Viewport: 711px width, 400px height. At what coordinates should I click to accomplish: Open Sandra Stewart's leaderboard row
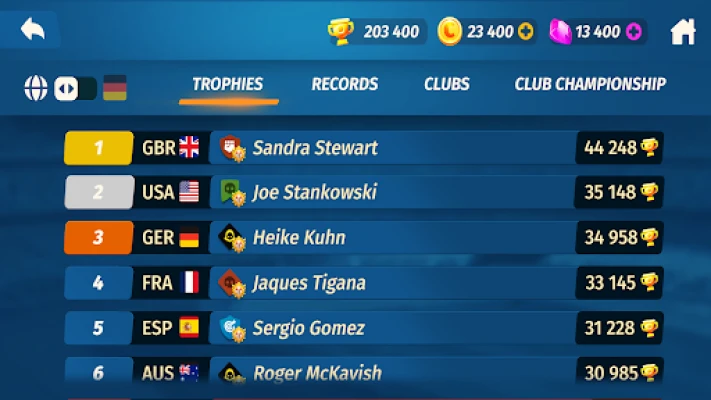[363, 148]
